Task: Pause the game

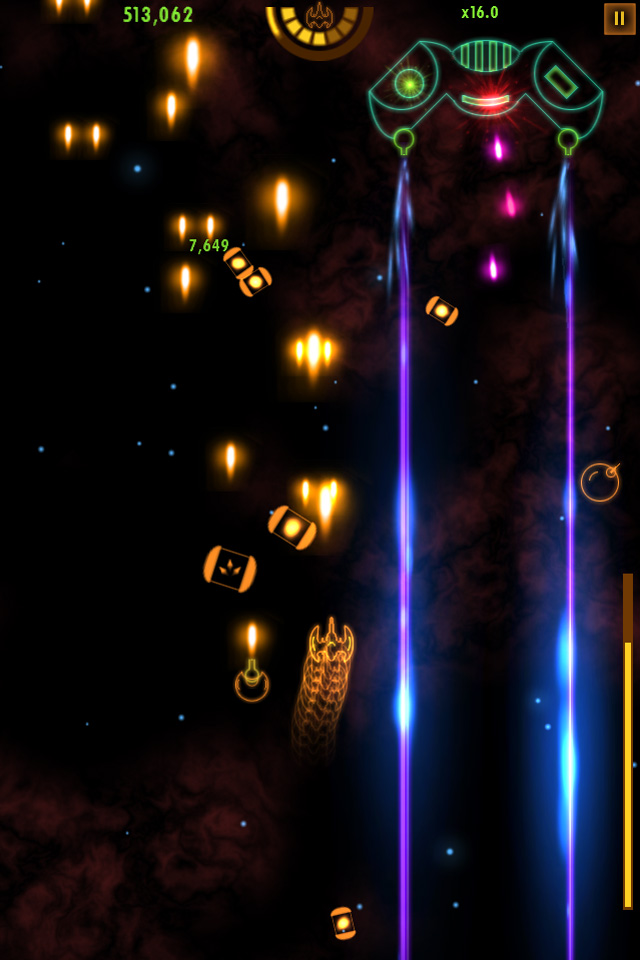Action: point(619,19)
